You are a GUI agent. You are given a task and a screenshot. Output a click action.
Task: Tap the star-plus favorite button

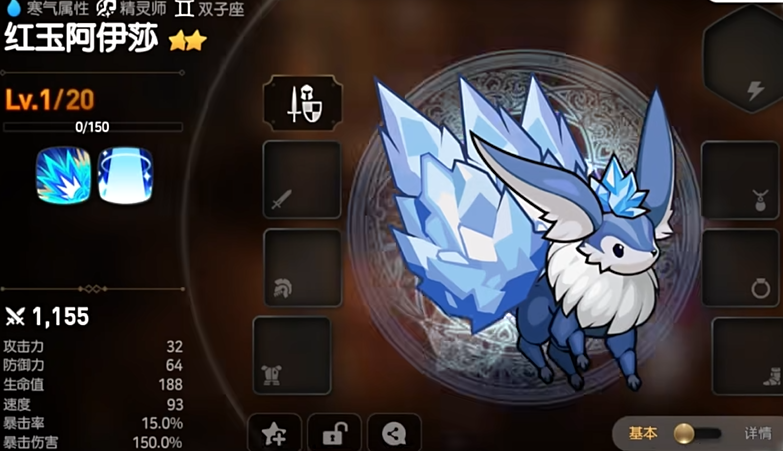pyautogui.click(x=273, y=433)
